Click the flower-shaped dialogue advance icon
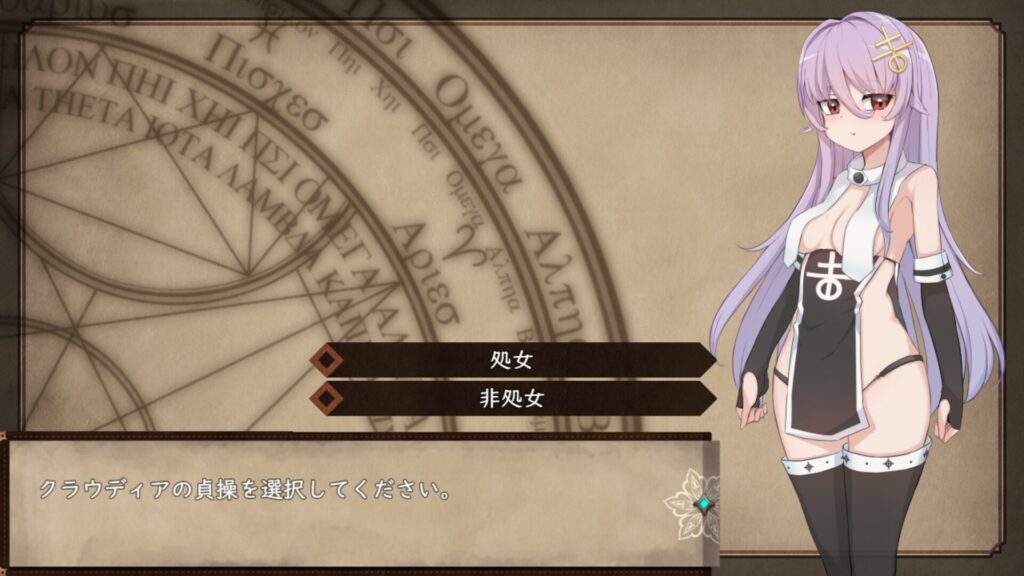Viewport: 1024px width, 576px height. pos(704,504)
